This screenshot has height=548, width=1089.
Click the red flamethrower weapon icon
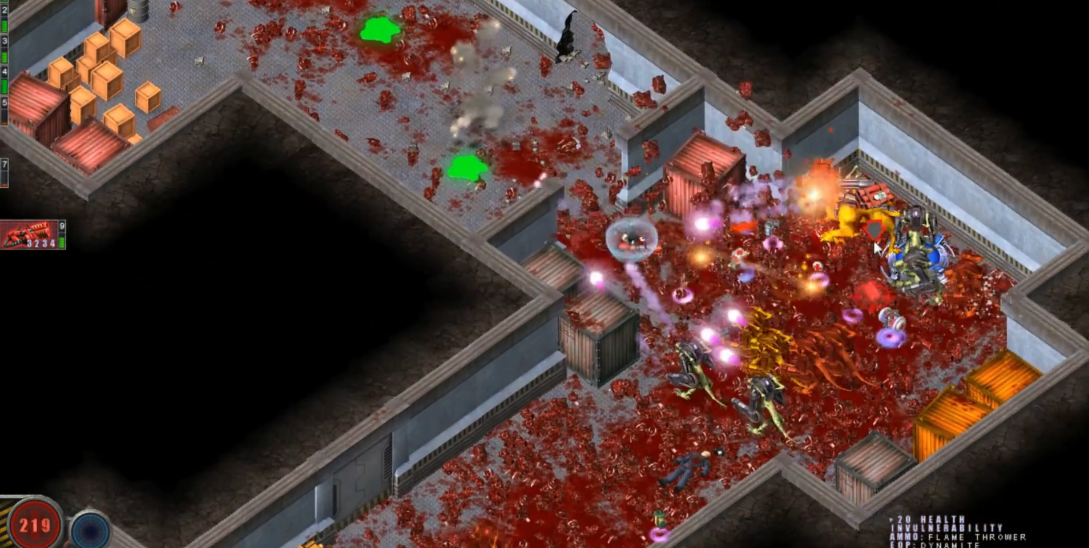pyautogui.click(x=29, y=235)
